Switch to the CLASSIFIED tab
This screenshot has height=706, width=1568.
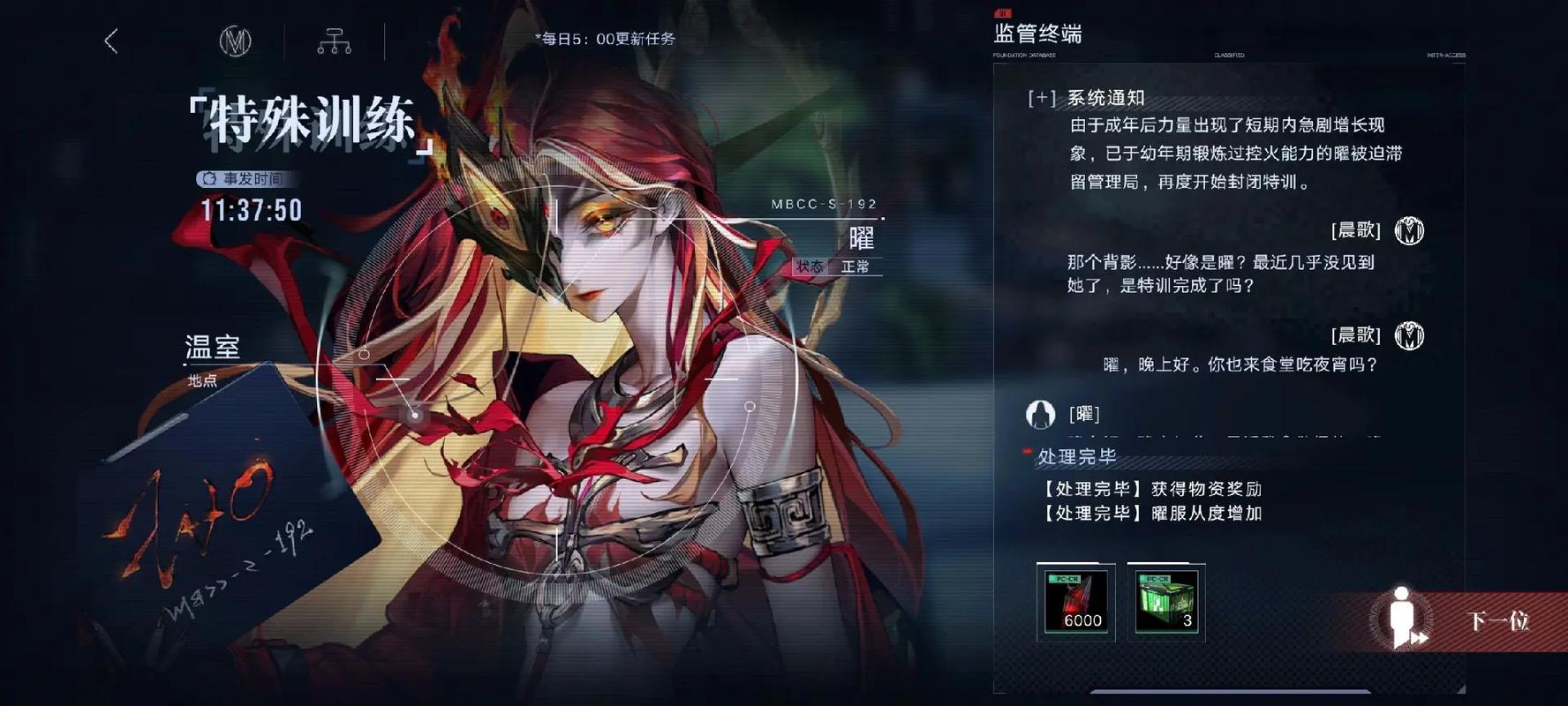click(1227, 55)
